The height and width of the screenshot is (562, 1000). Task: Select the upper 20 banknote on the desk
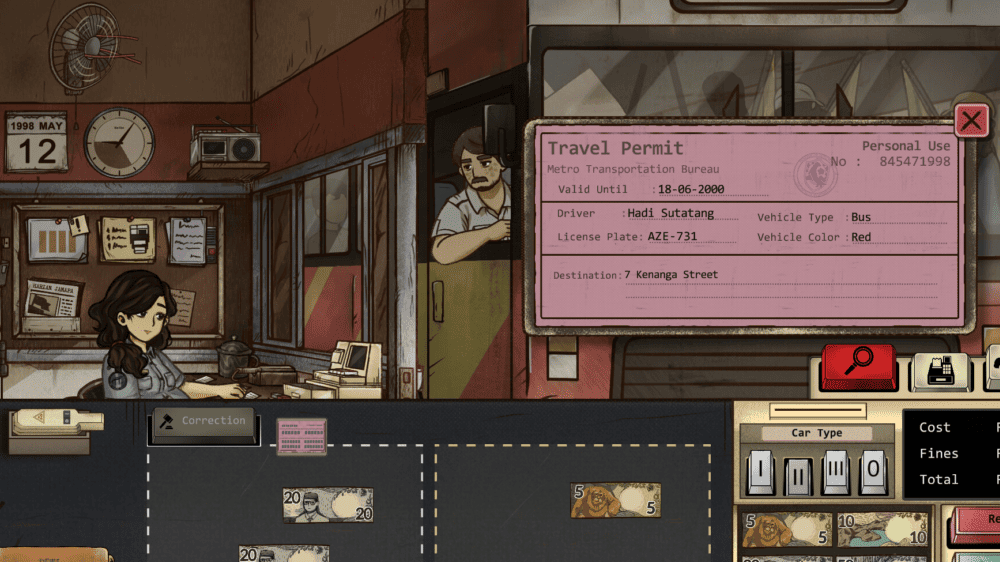(x=327, y=505)
